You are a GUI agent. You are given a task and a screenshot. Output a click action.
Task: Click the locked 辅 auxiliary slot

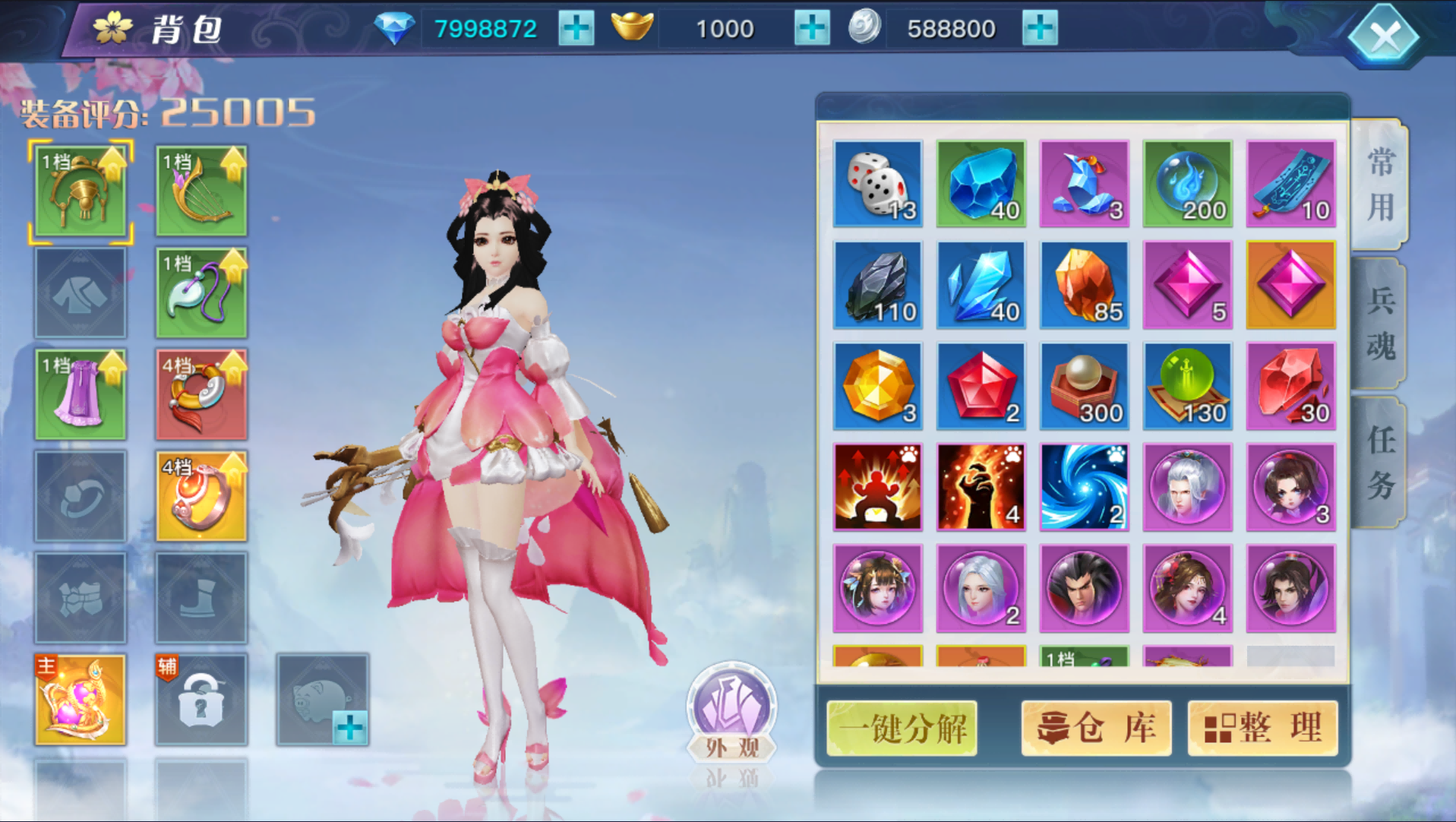(x=201, y=697)
